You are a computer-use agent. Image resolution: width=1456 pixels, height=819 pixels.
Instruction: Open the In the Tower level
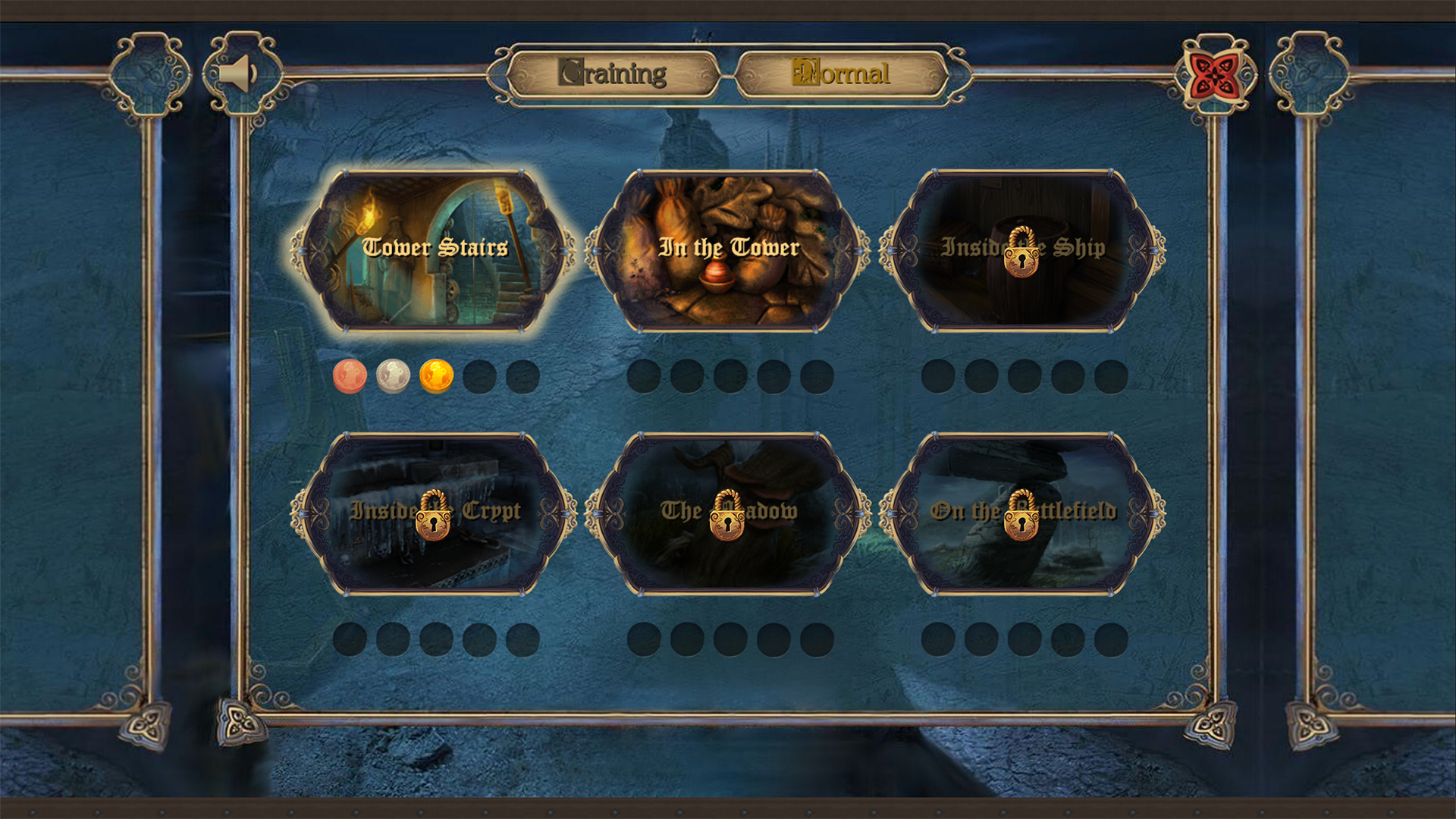coord(730,250)
